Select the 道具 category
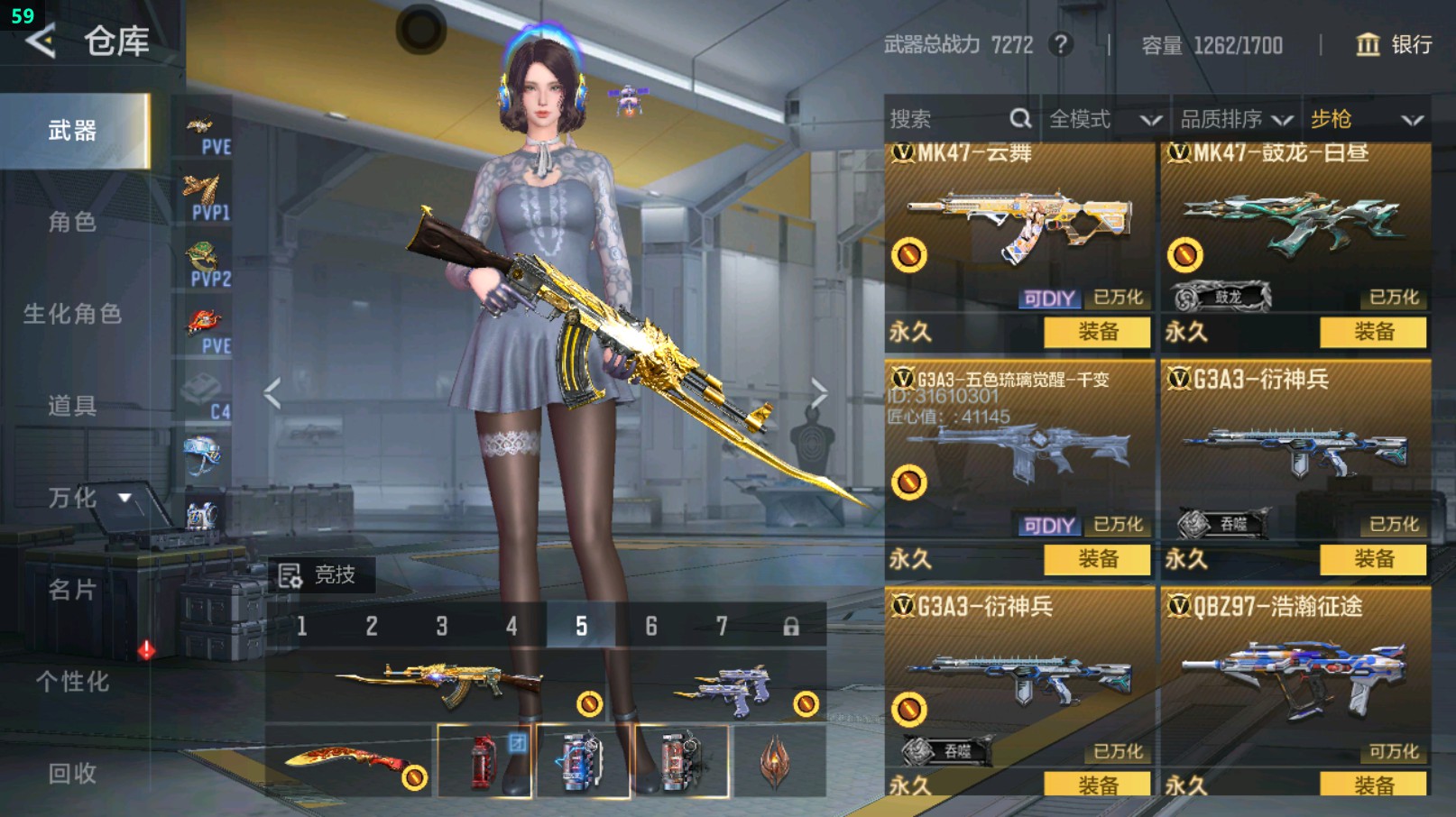 point(72,406)
